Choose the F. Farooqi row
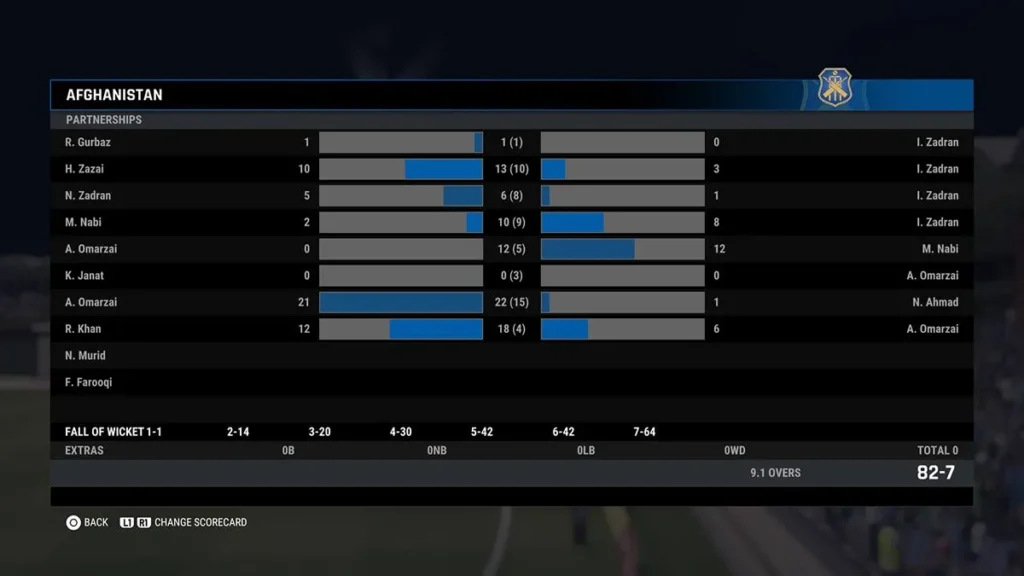Viewport: 1024px width, 576px height. click(511, 382)
